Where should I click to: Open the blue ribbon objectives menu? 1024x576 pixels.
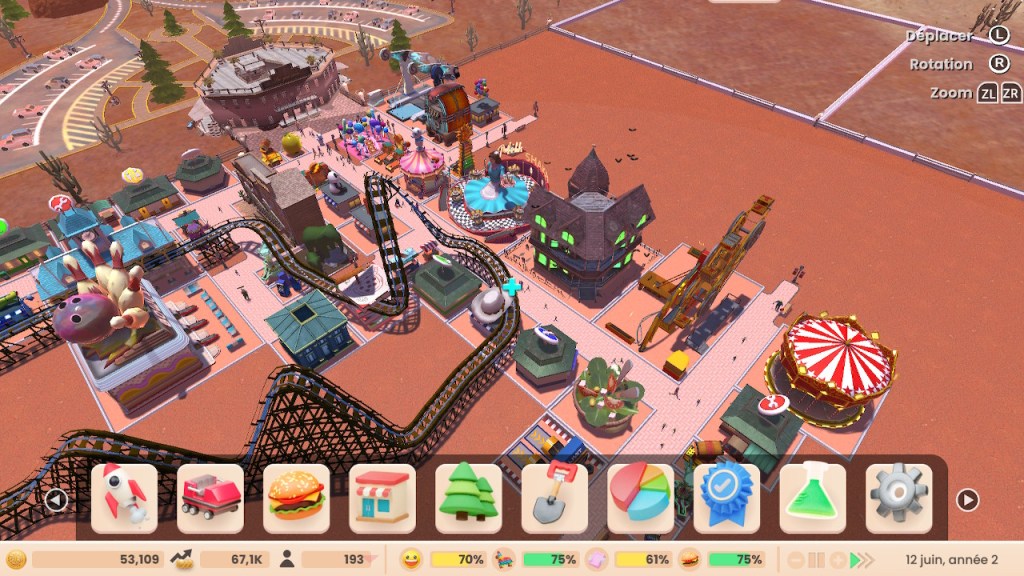(x=726, y=498)
